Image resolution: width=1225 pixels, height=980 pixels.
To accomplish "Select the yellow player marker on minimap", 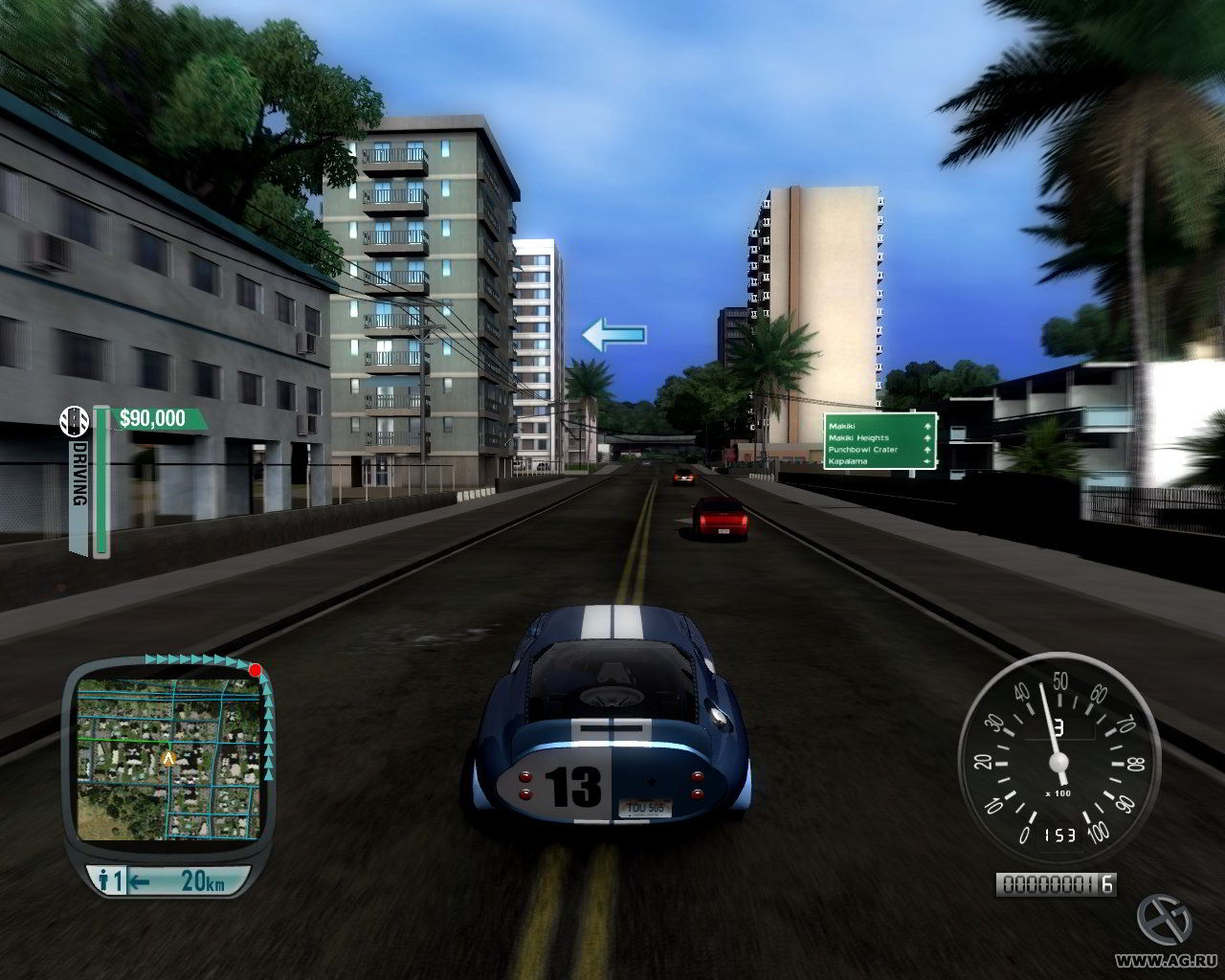I will (169, 758).
